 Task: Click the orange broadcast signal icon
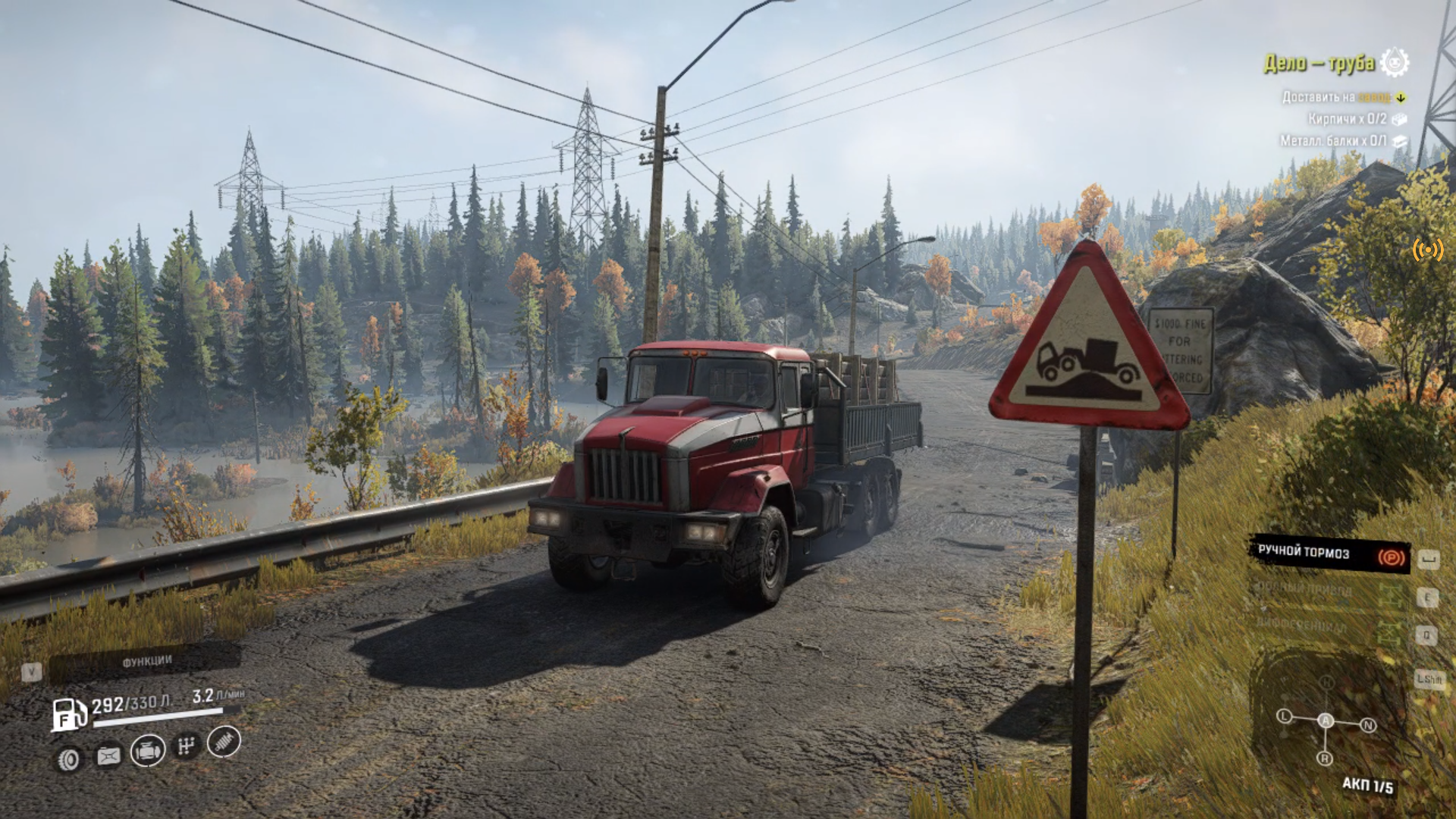1427,249
